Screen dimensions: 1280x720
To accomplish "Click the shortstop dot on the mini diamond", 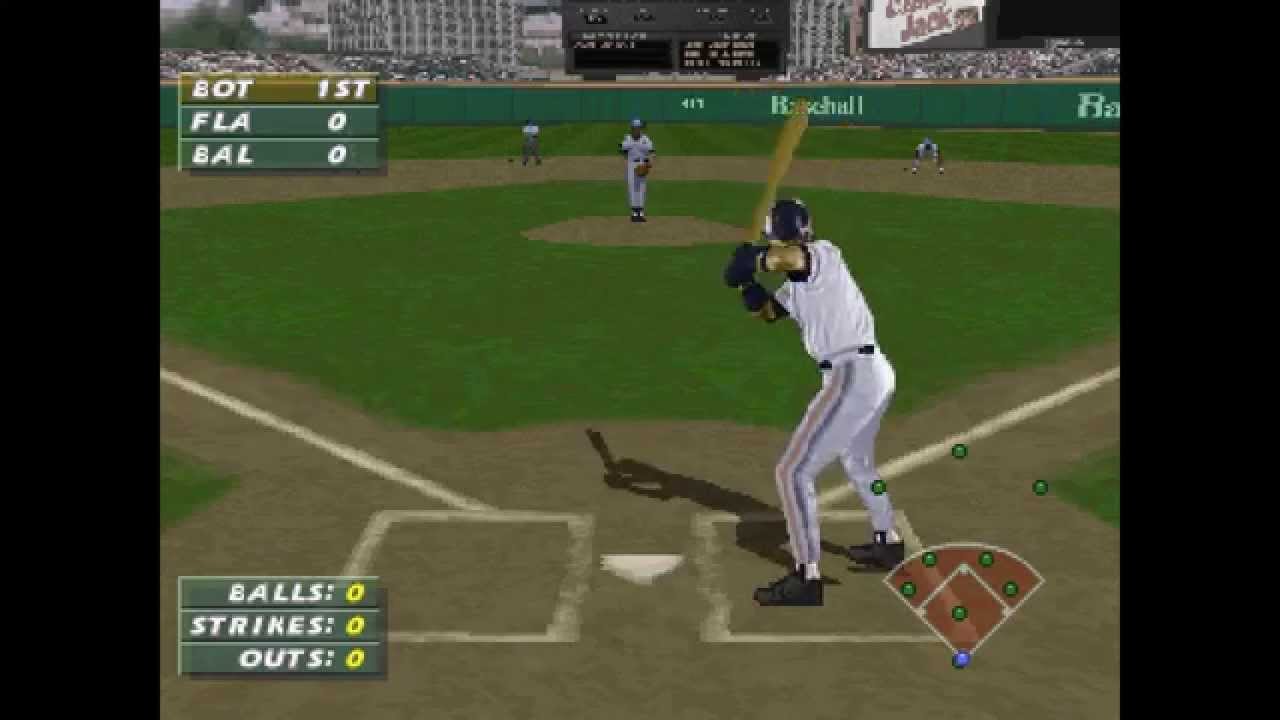I will click(x=929, y=558).
